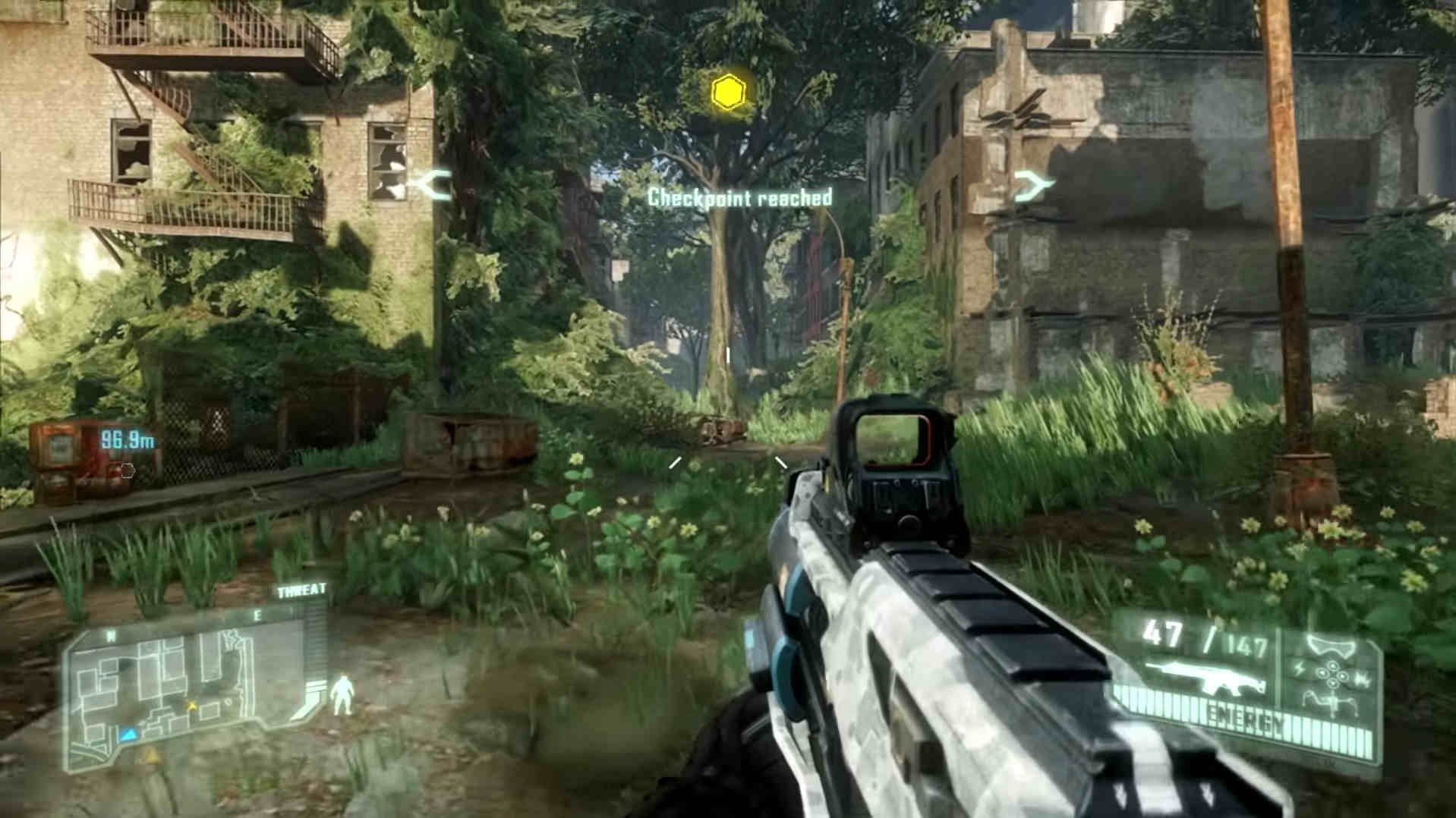Click the d-pad selector icon on the suit panel

click(1333, 675)
